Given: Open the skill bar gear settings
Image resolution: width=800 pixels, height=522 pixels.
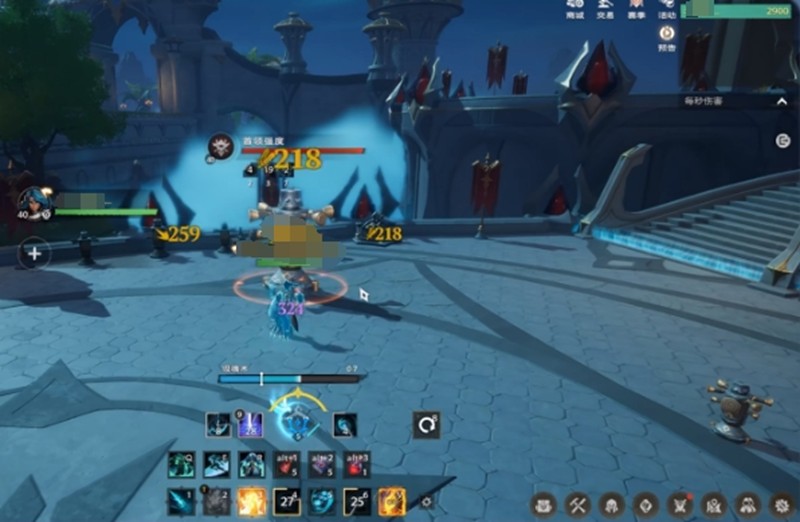Looking at the screenshot, I should 427,501.
